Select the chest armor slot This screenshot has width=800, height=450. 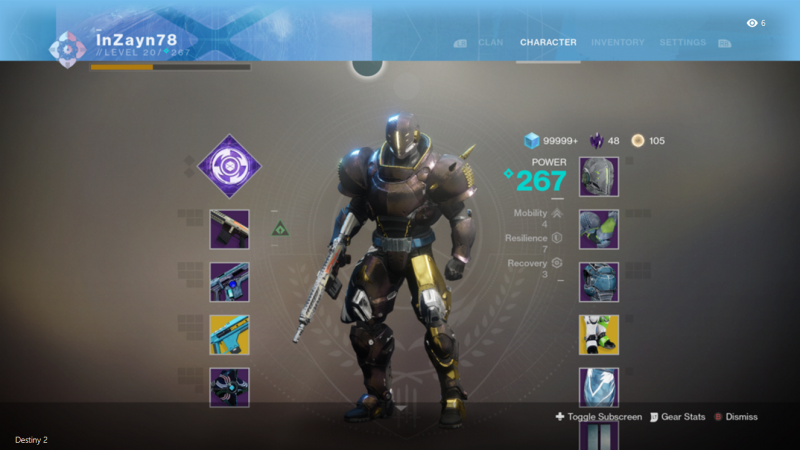[599, 282]
